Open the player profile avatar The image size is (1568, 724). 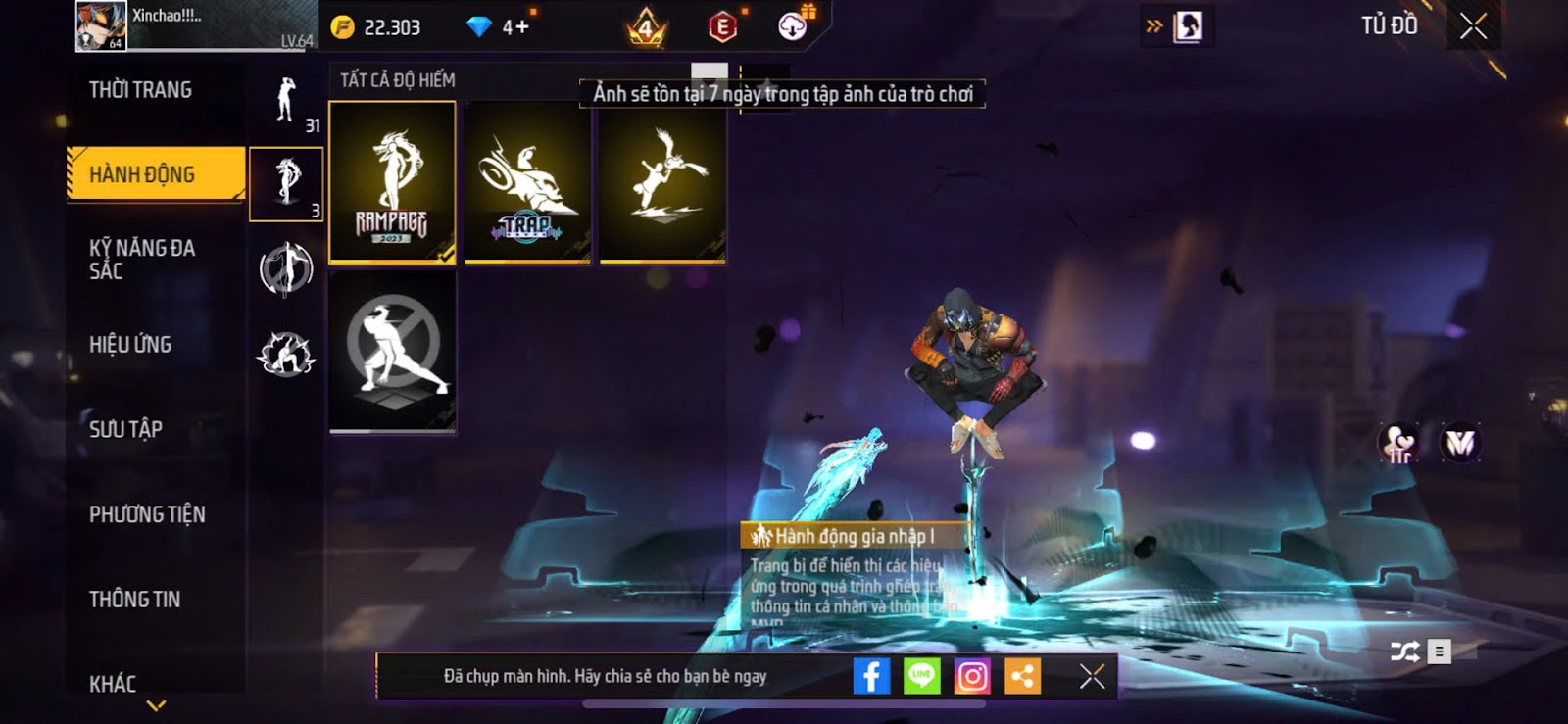[x=101, y=26]
